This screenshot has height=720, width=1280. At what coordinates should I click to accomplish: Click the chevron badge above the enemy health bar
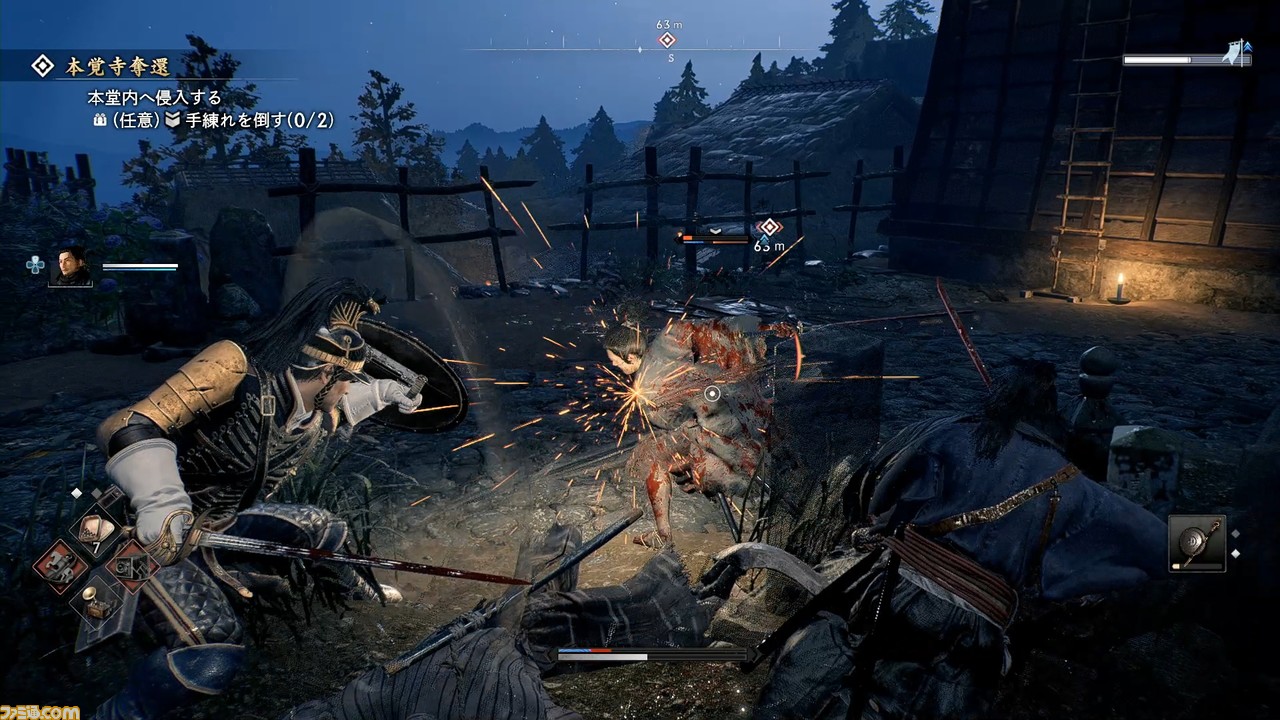[715, 231]
